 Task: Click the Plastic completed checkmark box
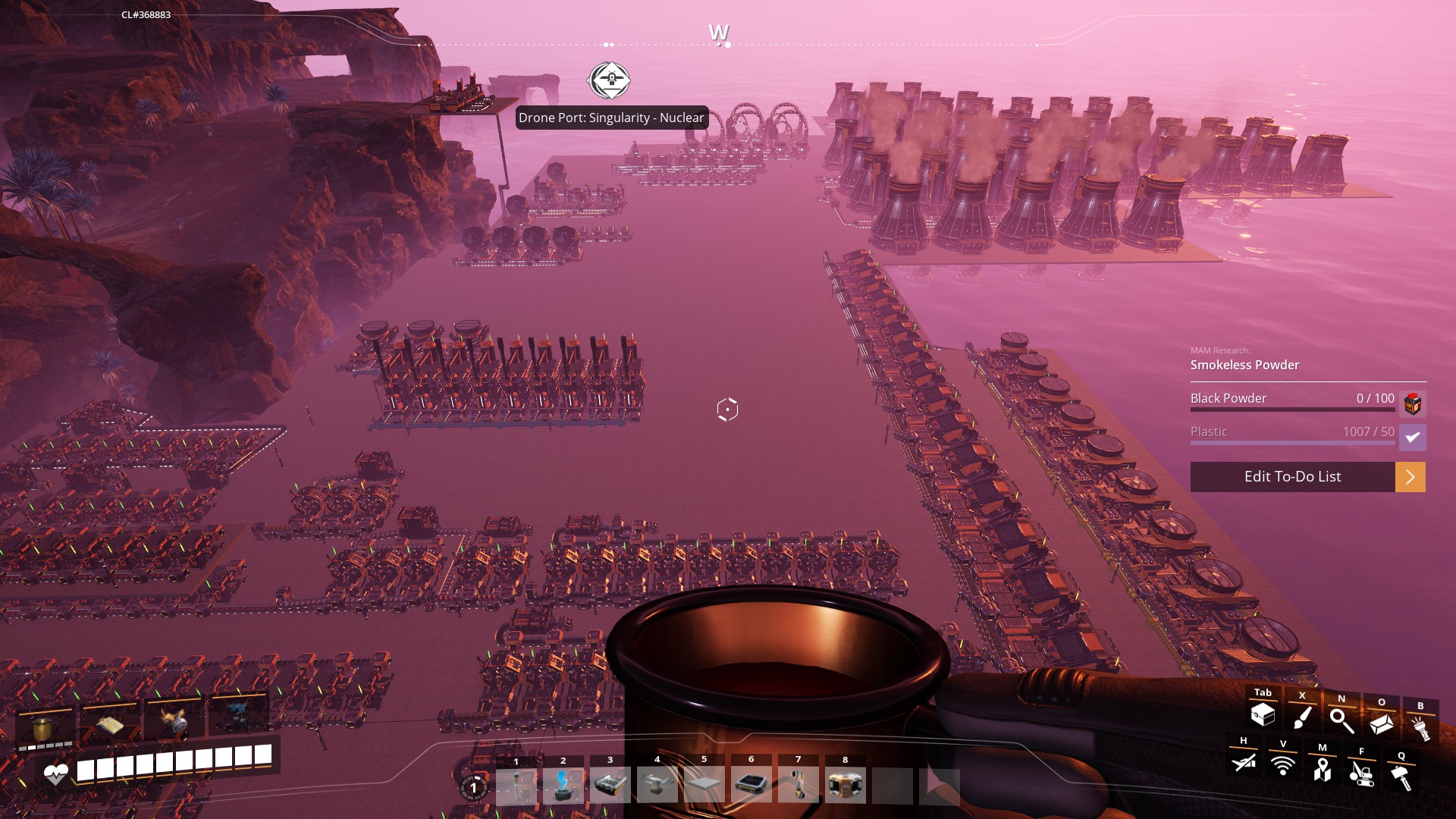click(x=1412, y=438)
